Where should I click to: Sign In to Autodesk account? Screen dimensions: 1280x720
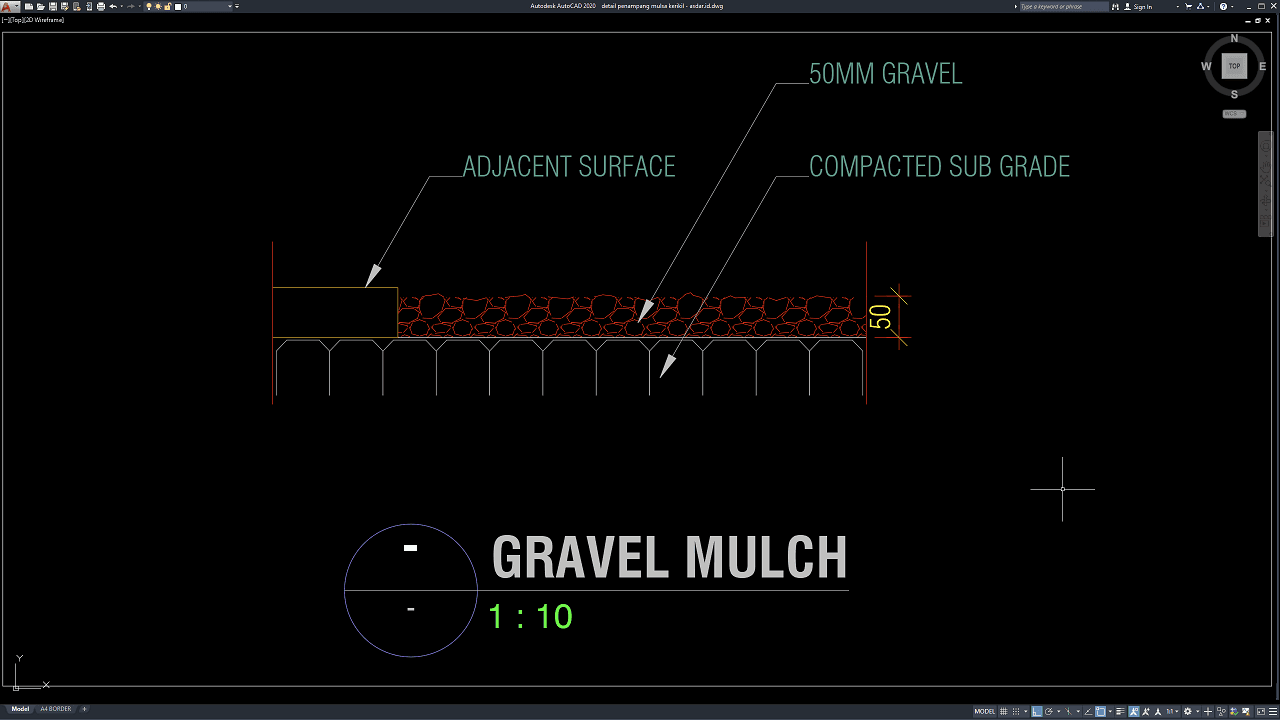[1142, 6]
